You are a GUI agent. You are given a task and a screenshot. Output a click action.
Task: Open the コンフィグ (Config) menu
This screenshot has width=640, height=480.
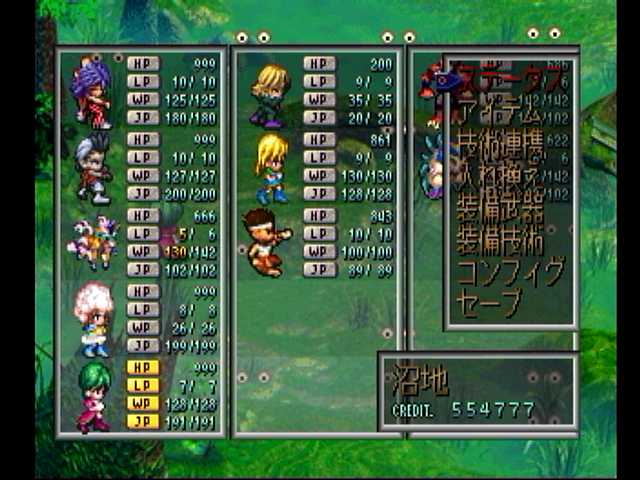click(x=510, y=272)
